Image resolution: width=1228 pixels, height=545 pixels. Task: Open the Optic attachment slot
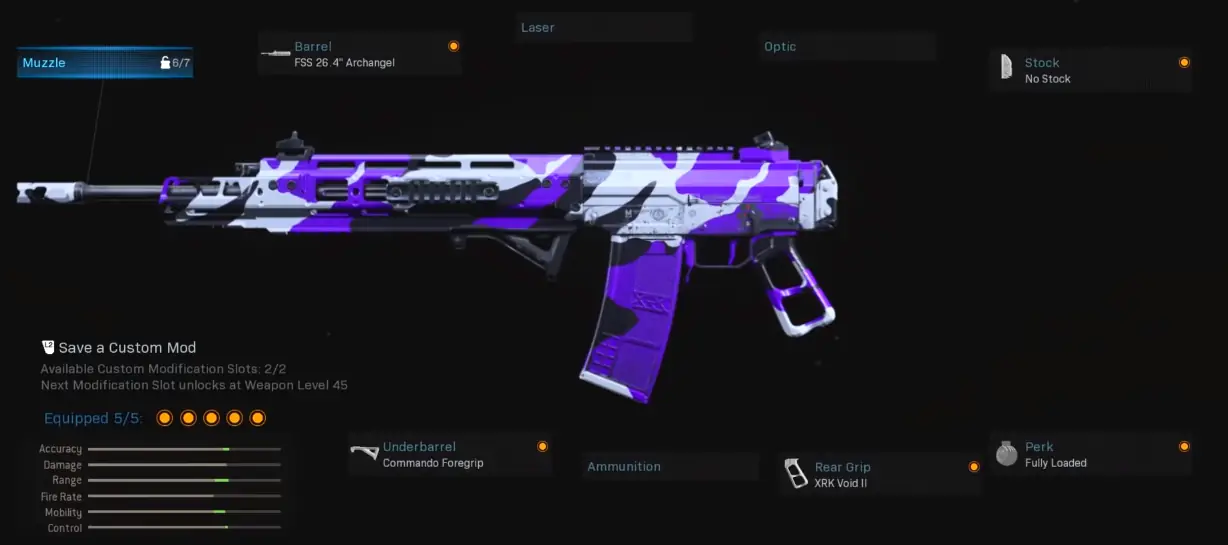(x=846, y=47)
